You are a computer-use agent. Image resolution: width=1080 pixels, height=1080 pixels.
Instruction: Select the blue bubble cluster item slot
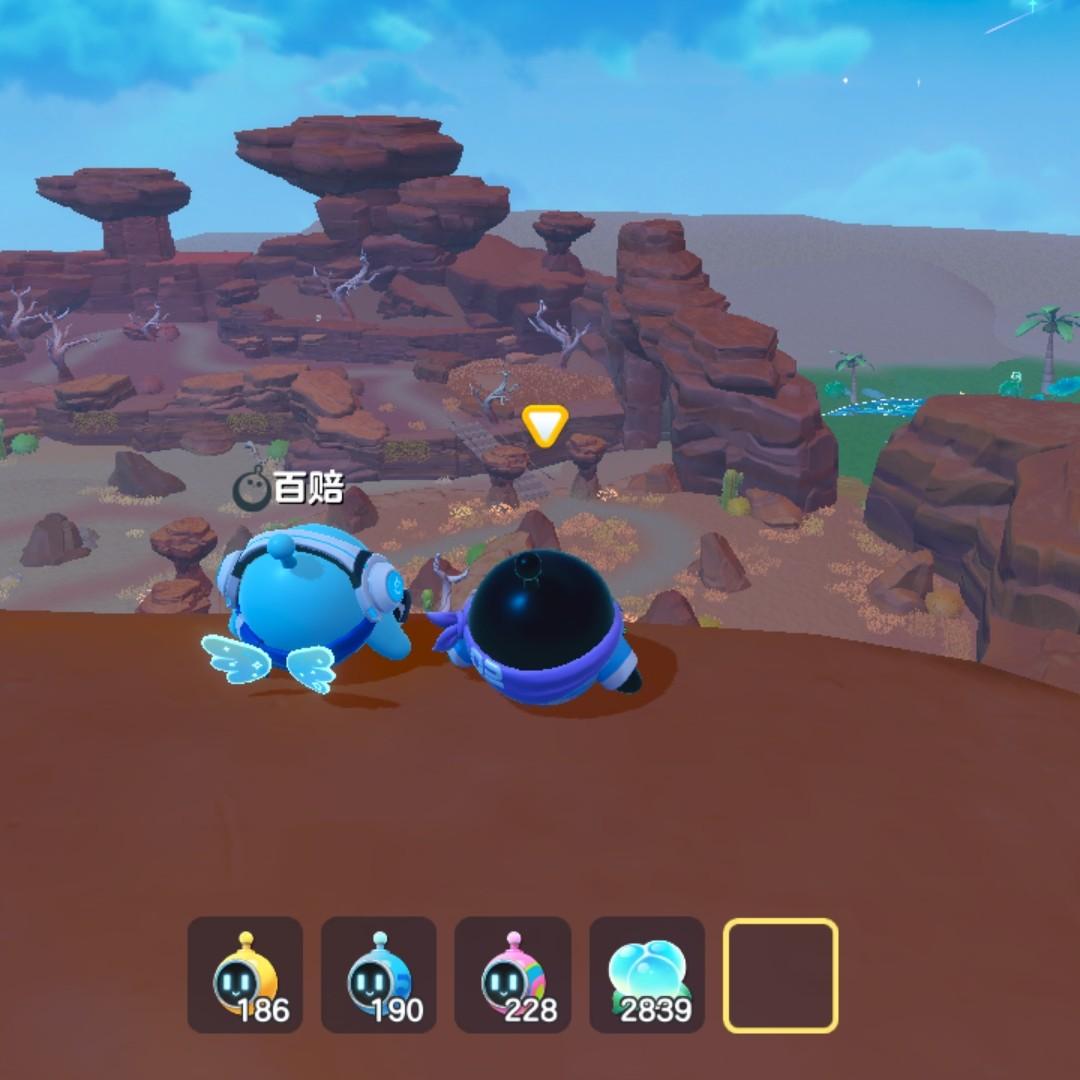(x=647, y=975)
